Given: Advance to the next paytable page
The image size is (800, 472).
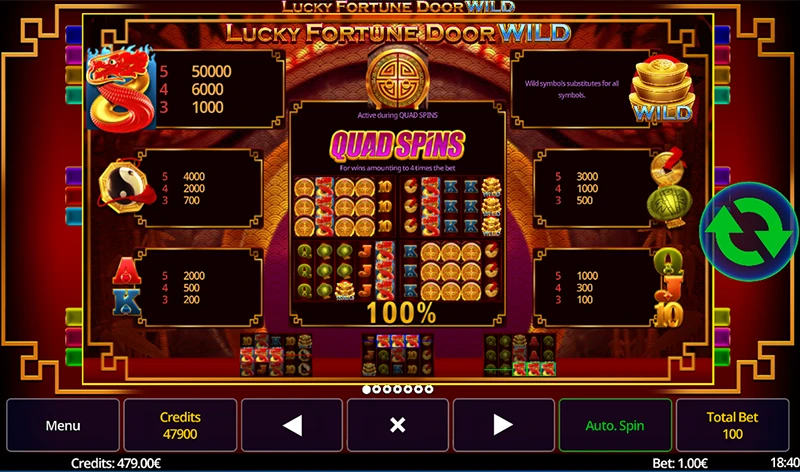Looking at the screenshot, I should tap(502, 425).
